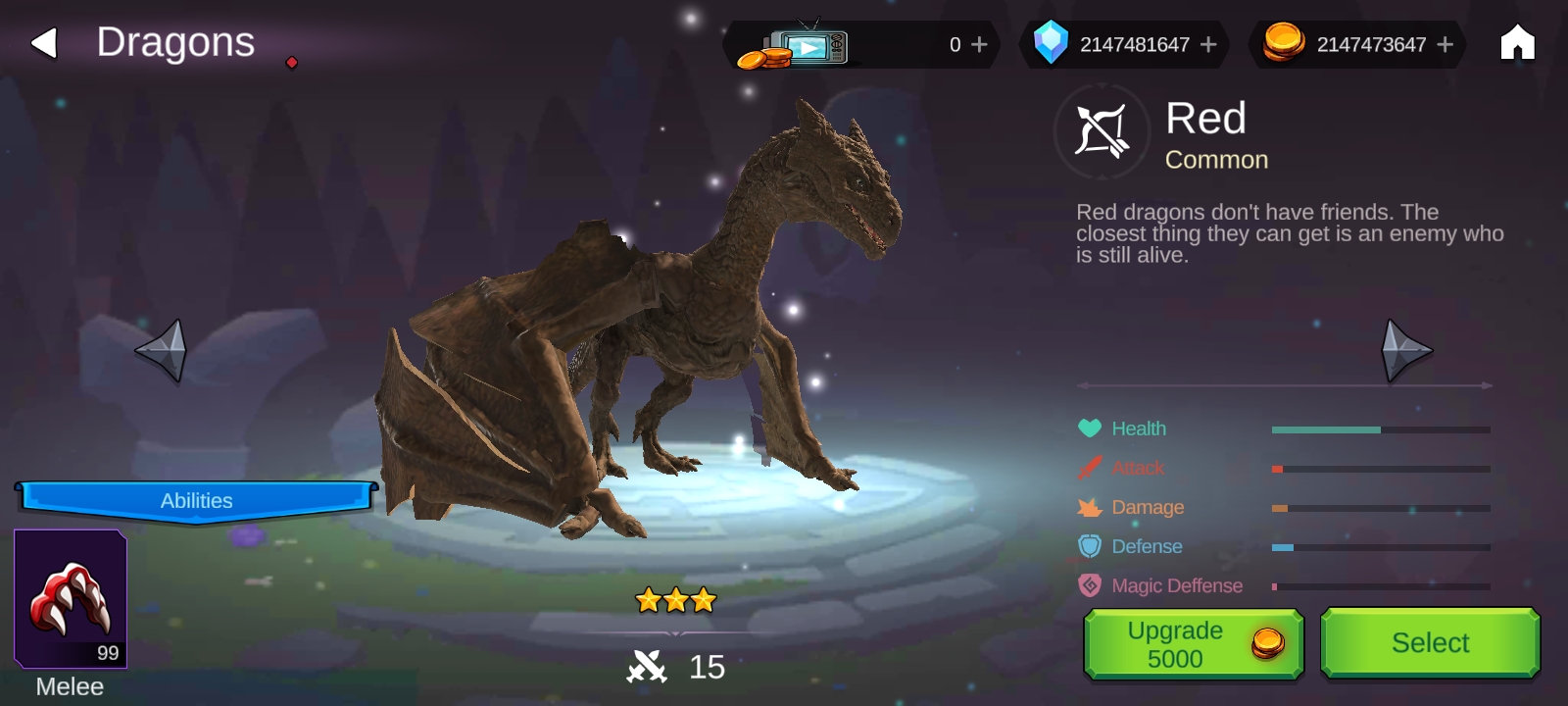The width and height of the screenshot is (1568, 706).
Task: Show the next dragon
Action: pos(1405,350)
